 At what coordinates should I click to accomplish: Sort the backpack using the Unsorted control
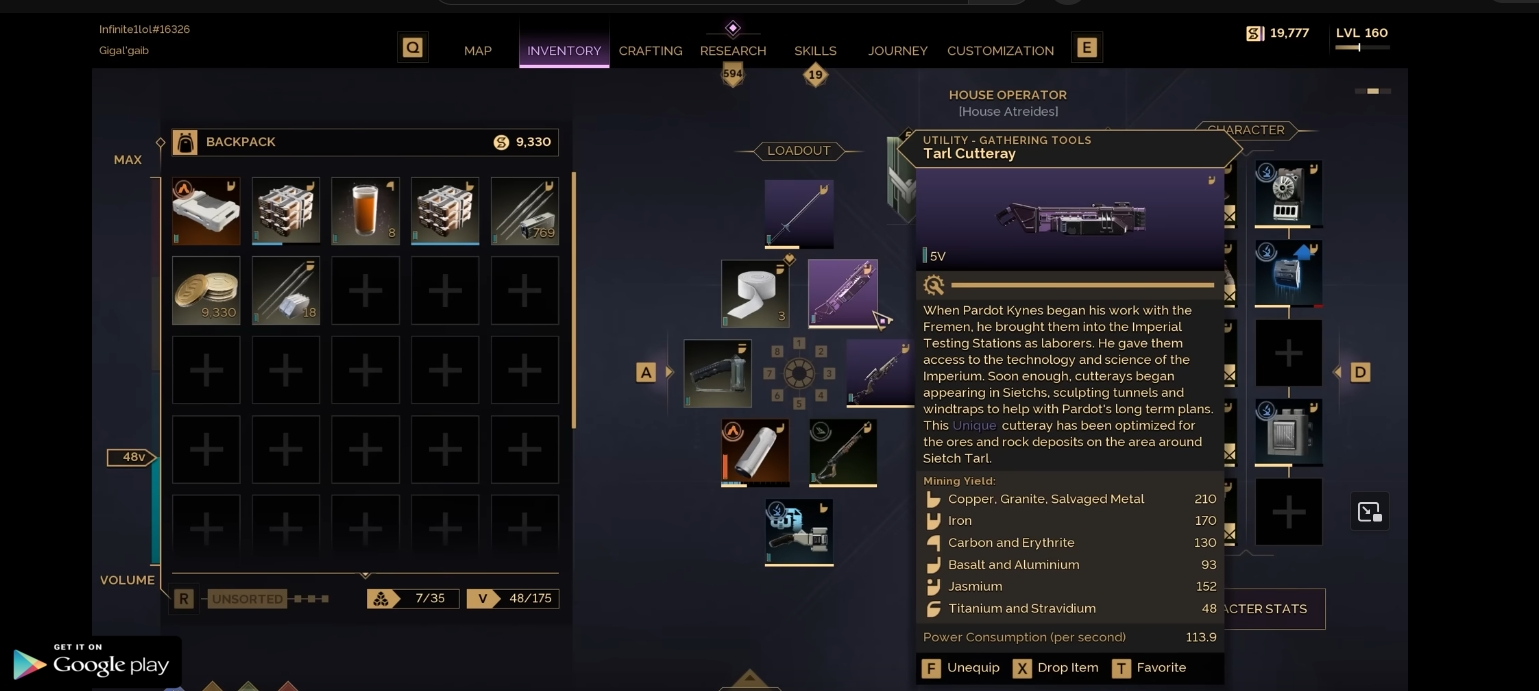coord(247,599)
